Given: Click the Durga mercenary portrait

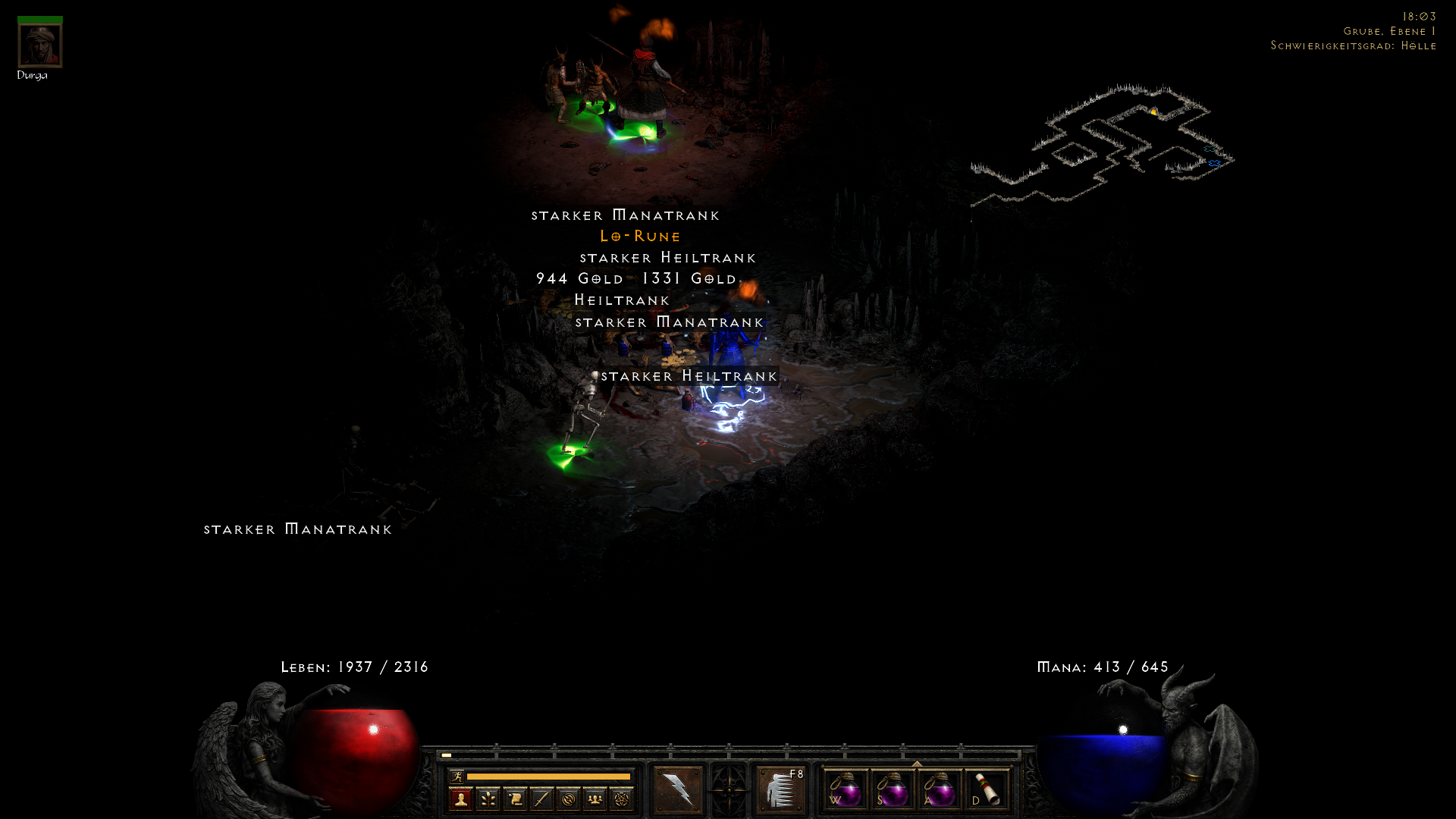Looking at the screenshot, I should 39,43.
